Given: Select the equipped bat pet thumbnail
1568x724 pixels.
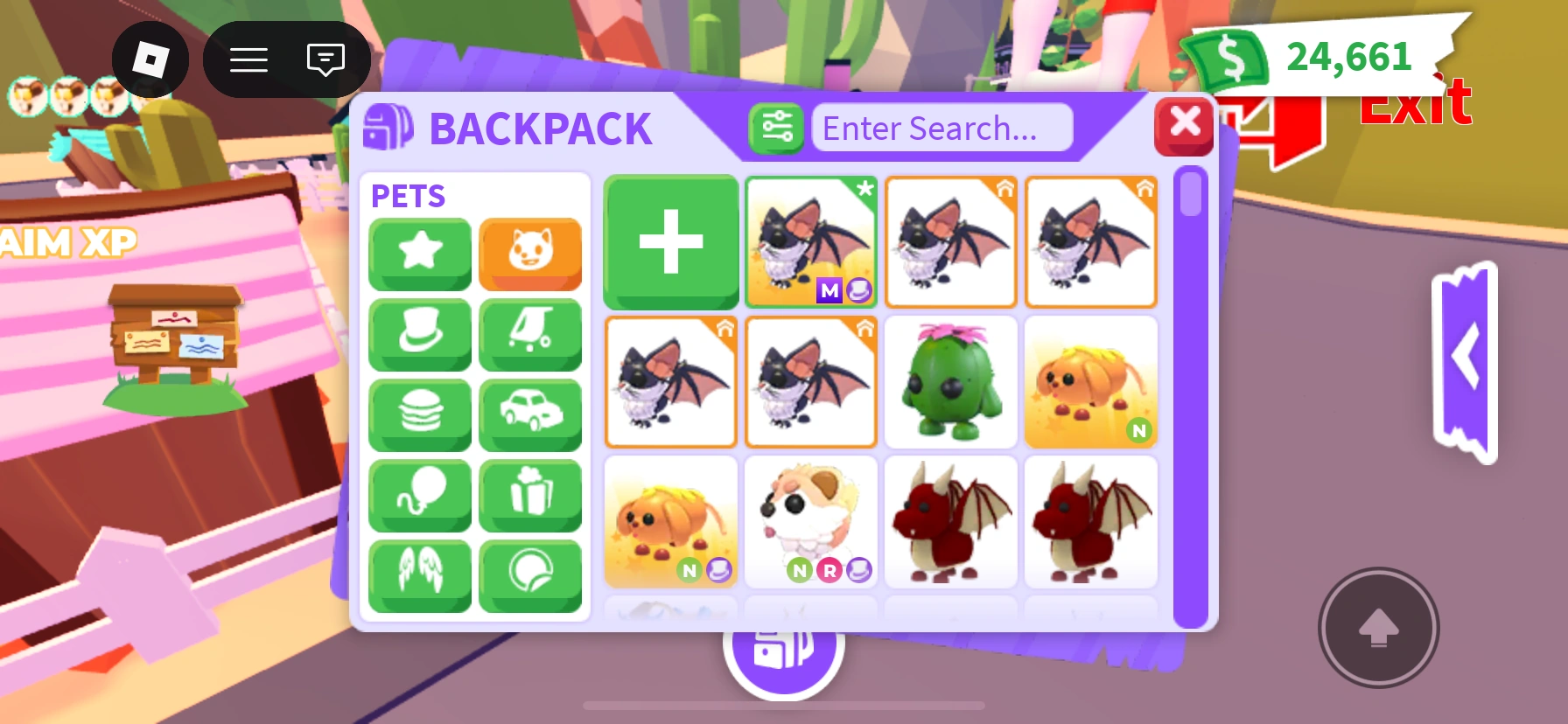Looking at the screenshot, I should pyautogui.click(x=810, y=242).
